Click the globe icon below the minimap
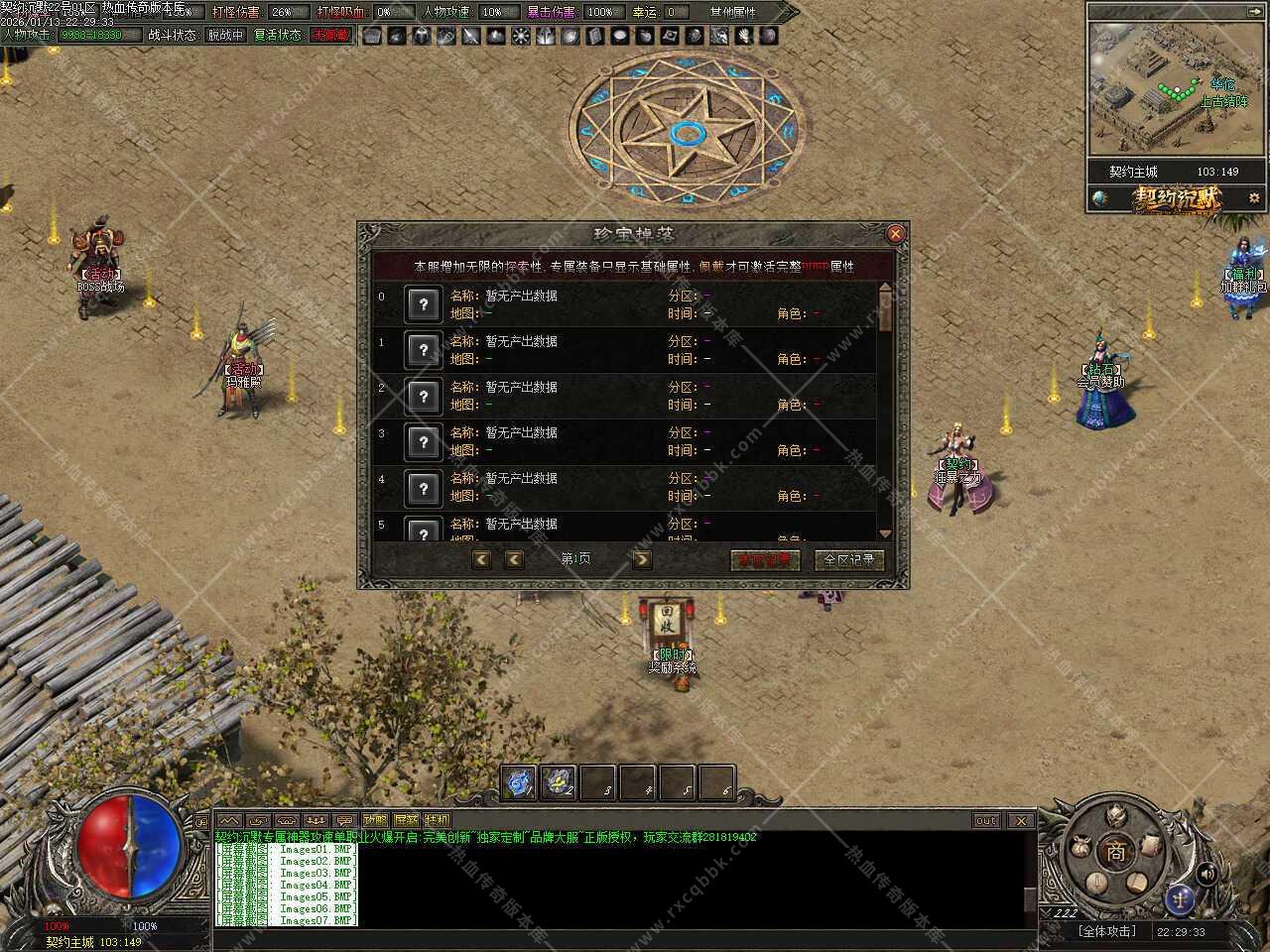Image resolution: width=1270 pixels, height=952 pixels. click(x=1100, y=198)
